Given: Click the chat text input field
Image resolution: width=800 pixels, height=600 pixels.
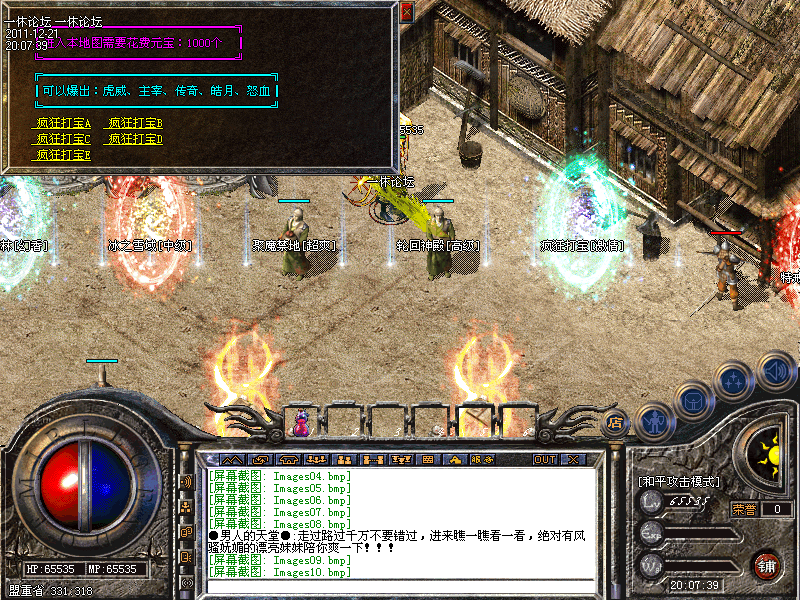Looking at the screenshot, I should click(x=400, y=587).
